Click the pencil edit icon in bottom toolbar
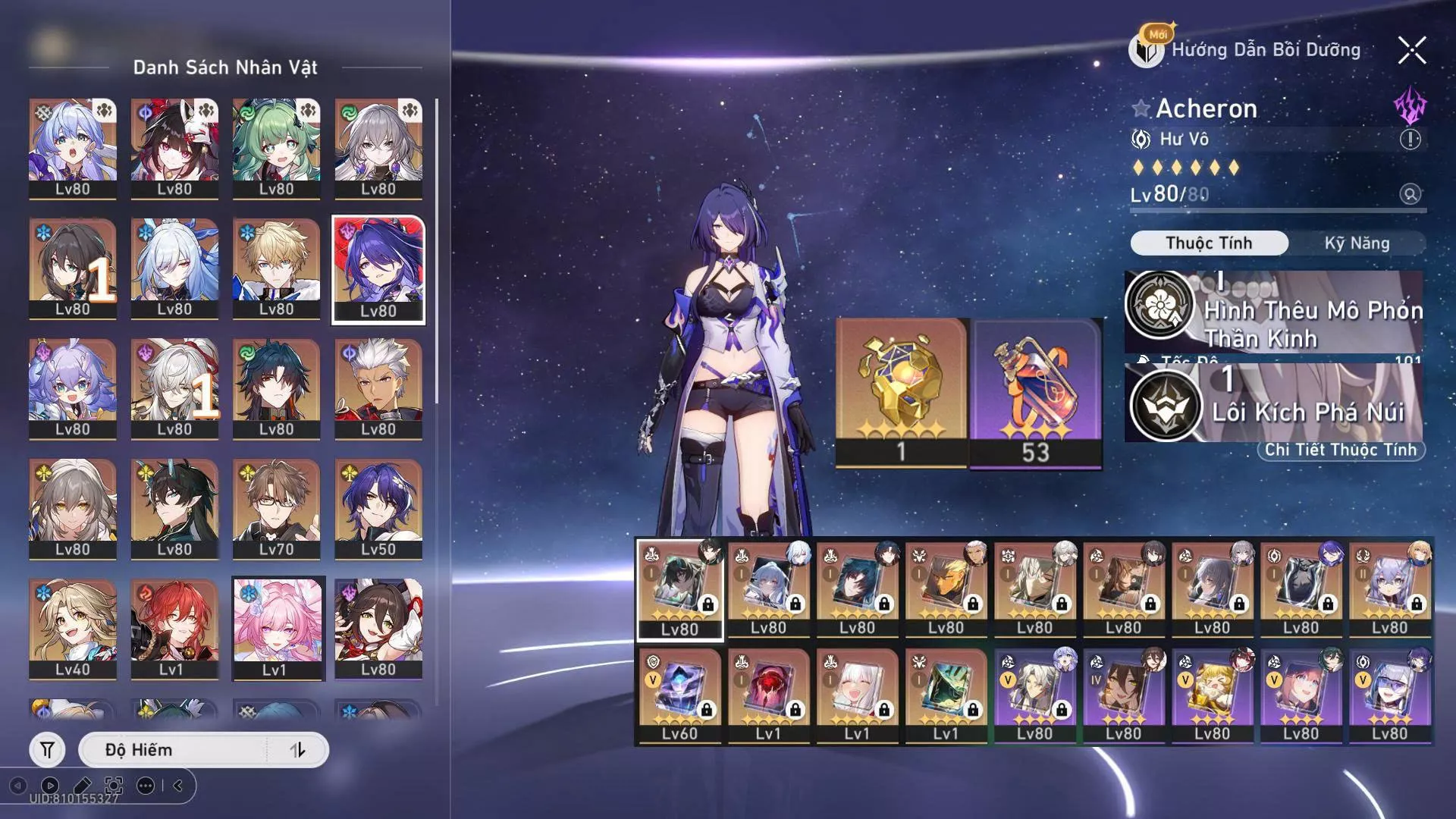This screenshot has width=1456, height=819. tap(82, 786)
